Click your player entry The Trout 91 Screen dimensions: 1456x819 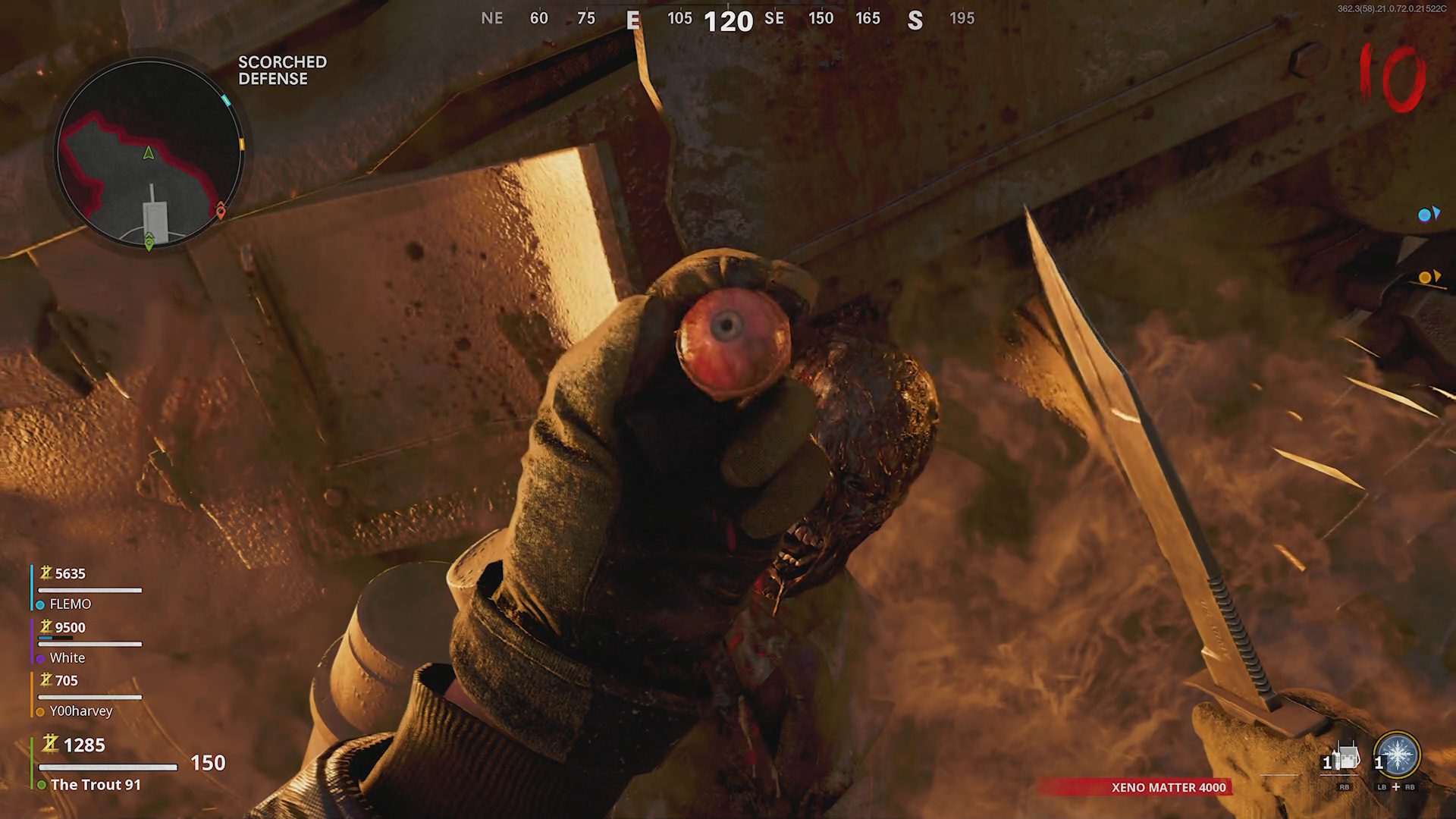click(x=95, y=784)
